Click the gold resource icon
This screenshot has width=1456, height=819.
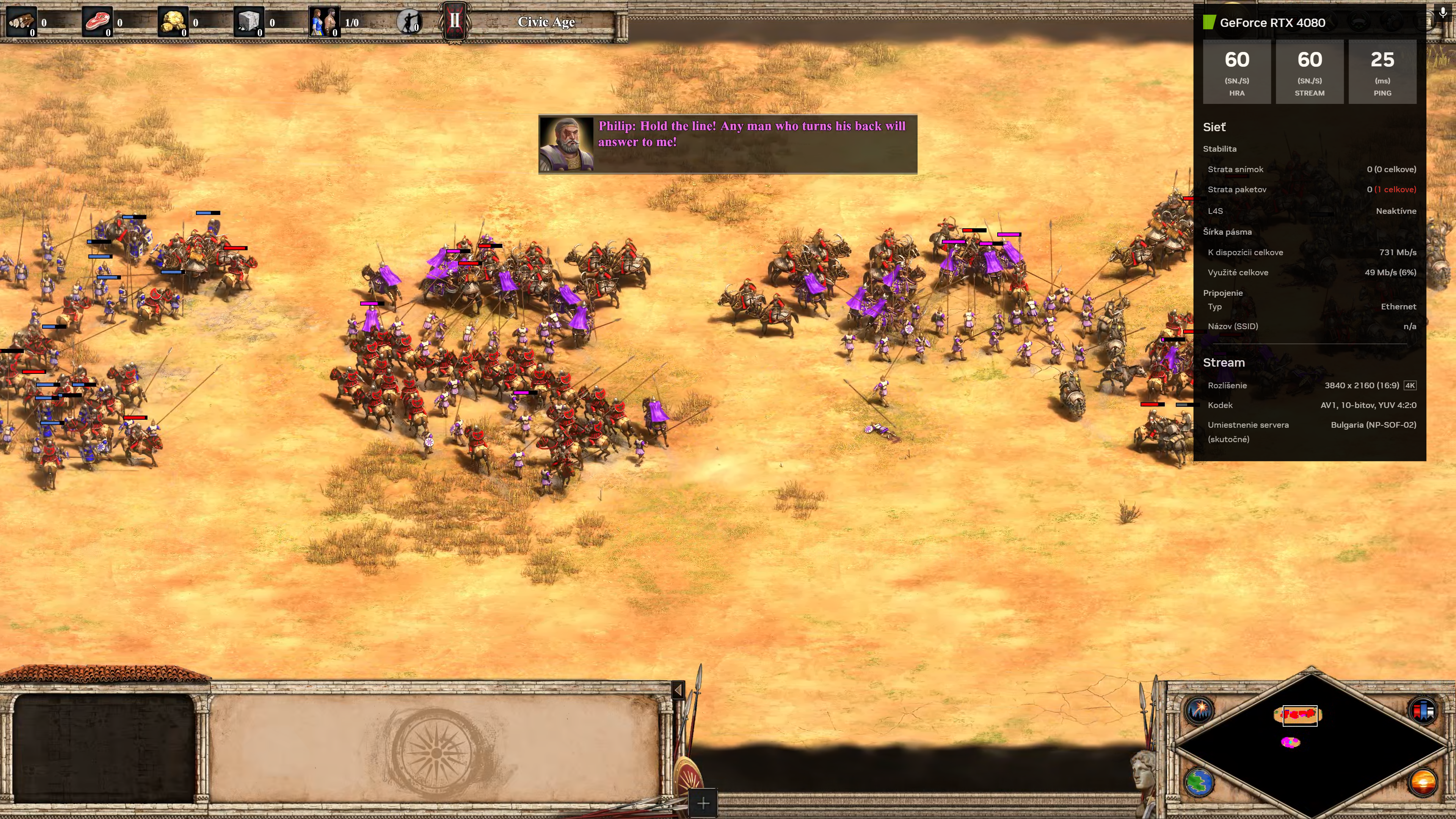coord(173,22)
